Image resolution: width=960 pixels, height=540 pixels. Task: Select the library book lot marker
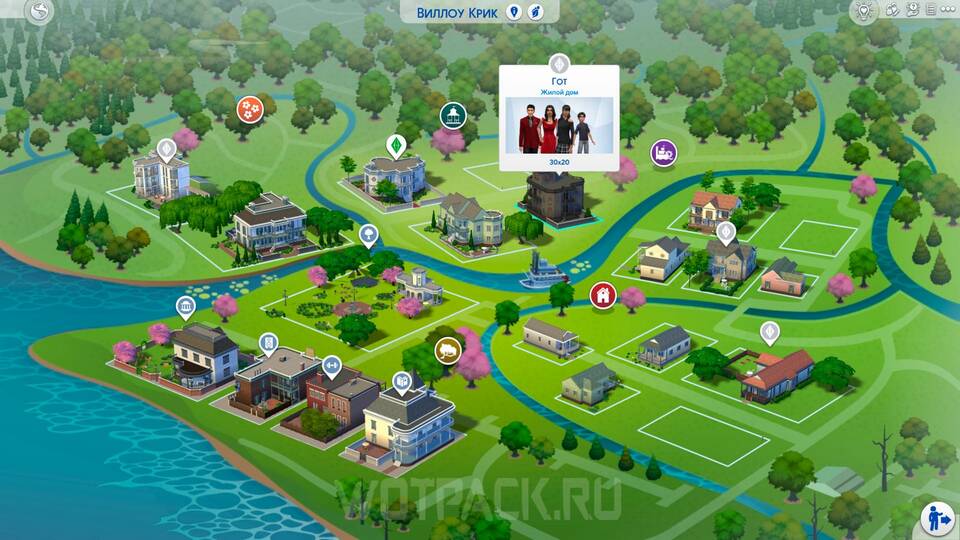(401, 382)
